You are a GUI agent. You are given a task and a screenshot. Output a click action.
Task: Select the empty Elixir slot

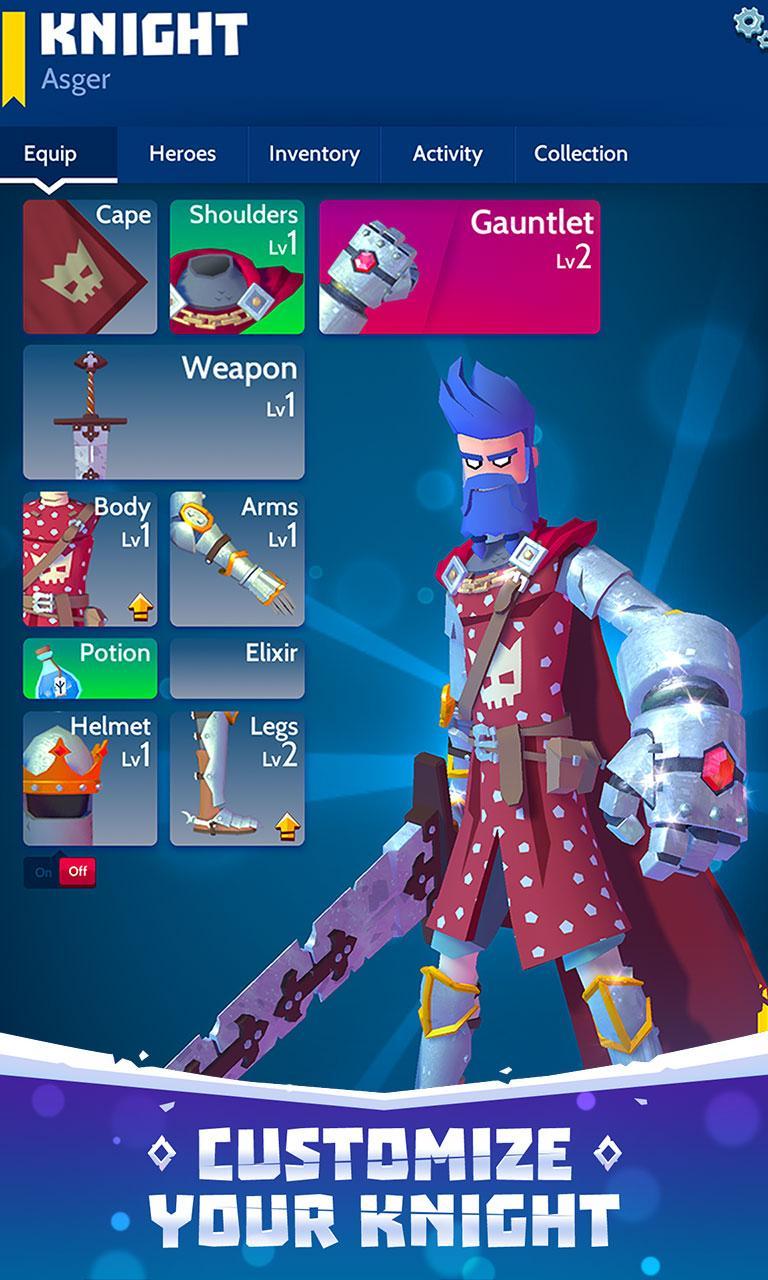point(237,668)
